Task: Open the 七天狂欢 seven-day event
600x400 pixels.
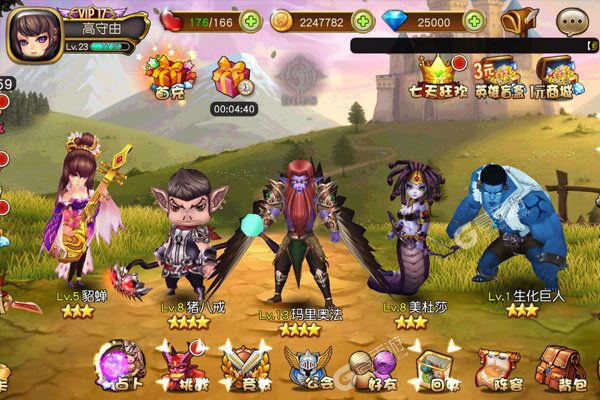Action: tap(436, 75)
